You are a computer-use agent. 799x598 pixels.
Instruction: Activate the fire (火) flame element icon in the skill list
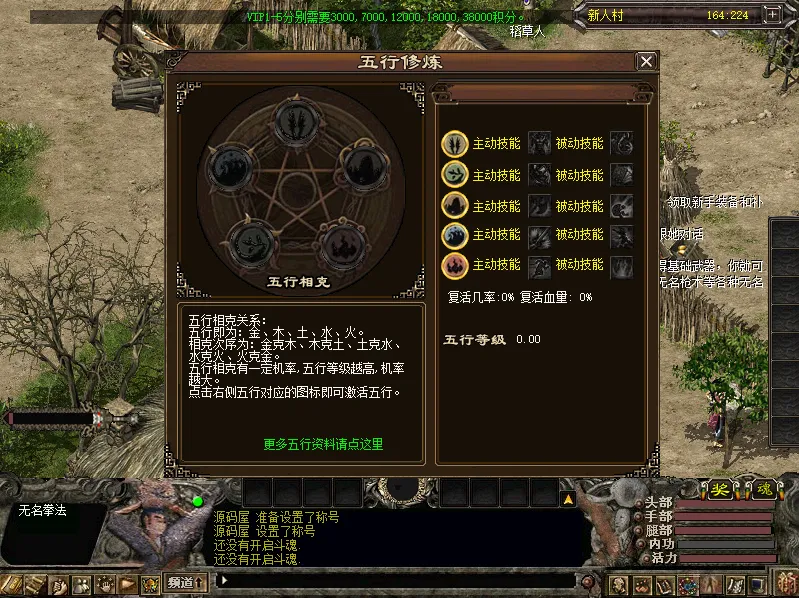tap(455, 265)
